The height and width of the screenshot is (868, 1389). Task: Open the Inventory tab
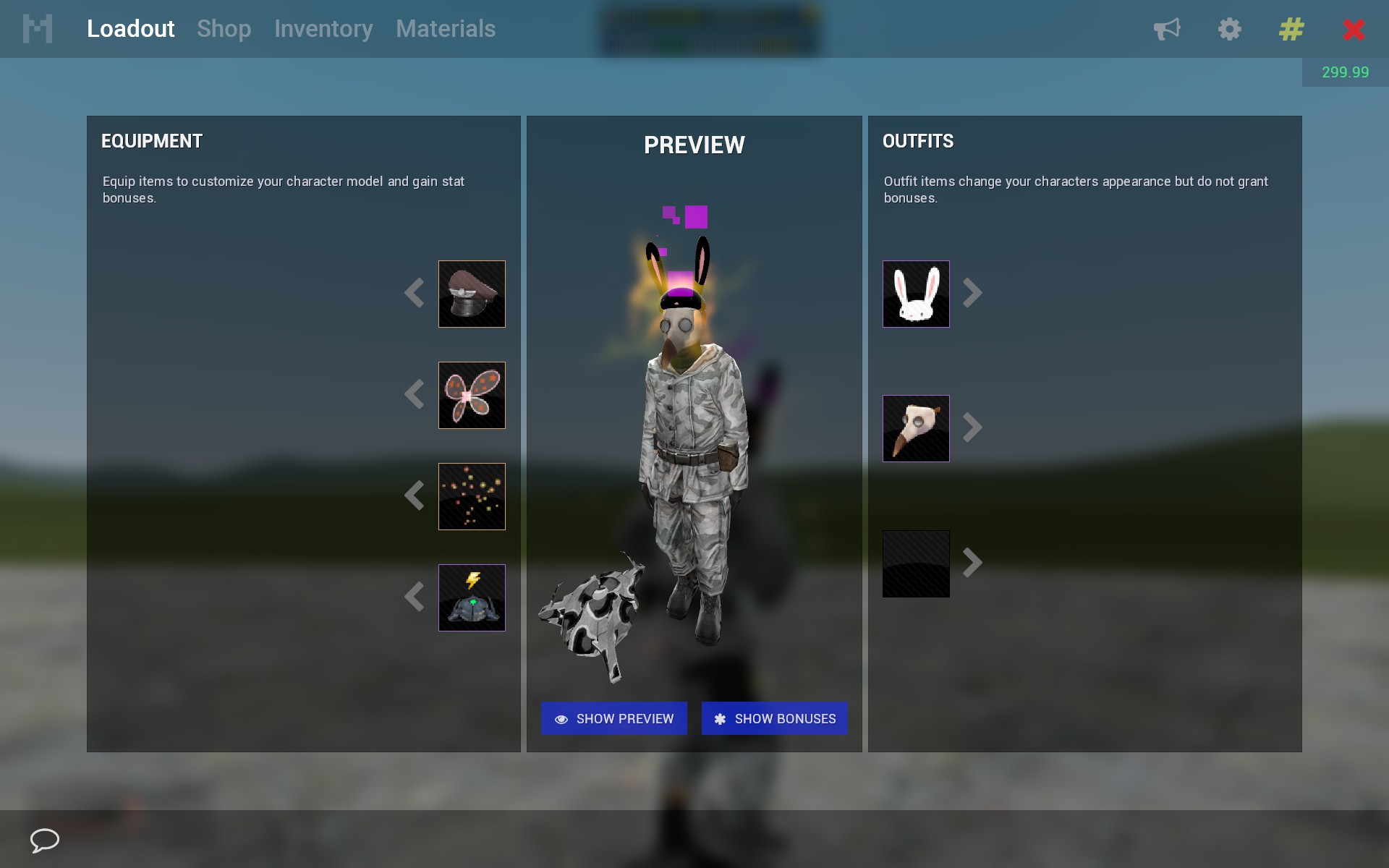coord(323,29)
